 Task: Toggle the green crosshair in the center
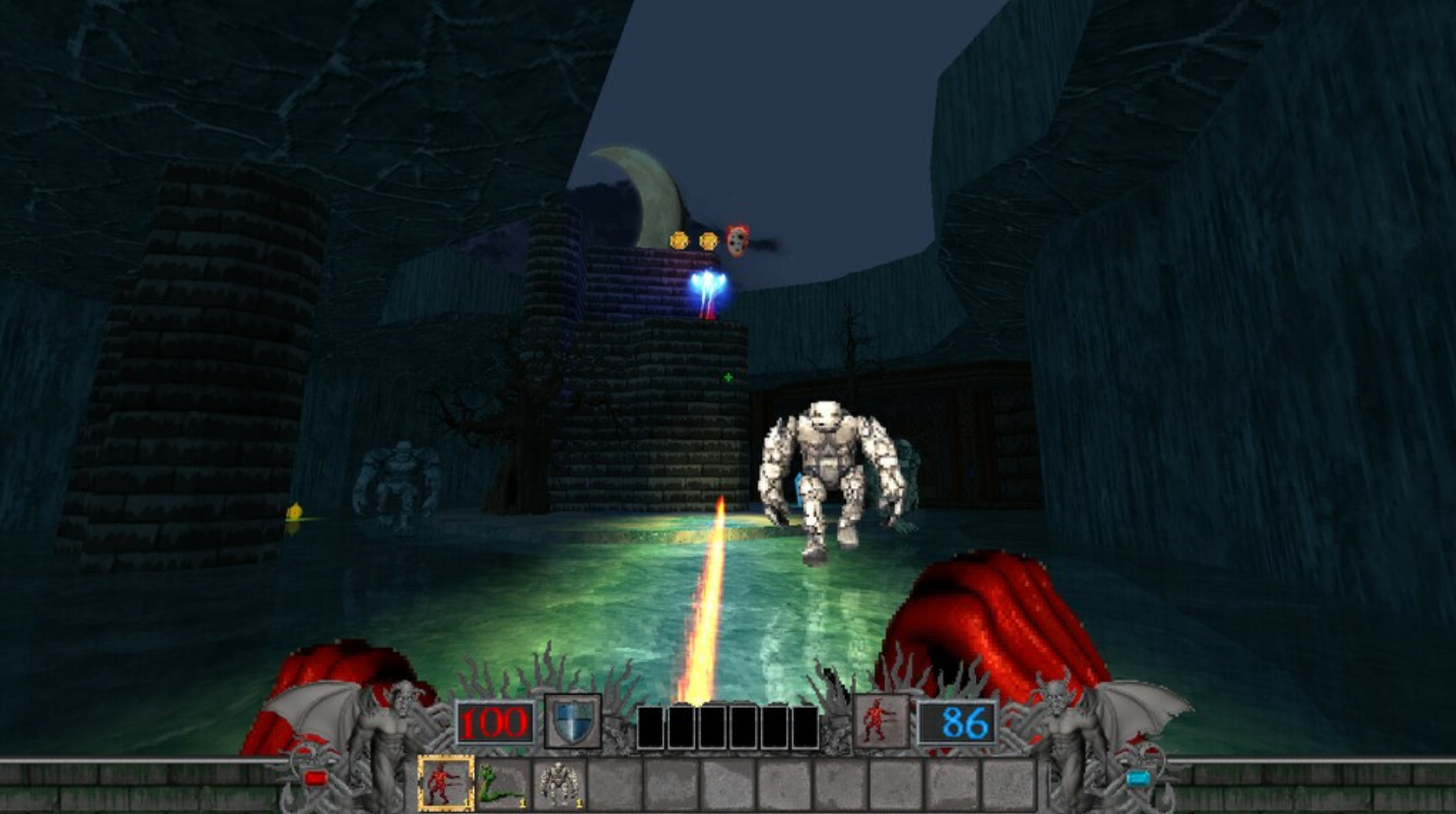pos(730,376)
